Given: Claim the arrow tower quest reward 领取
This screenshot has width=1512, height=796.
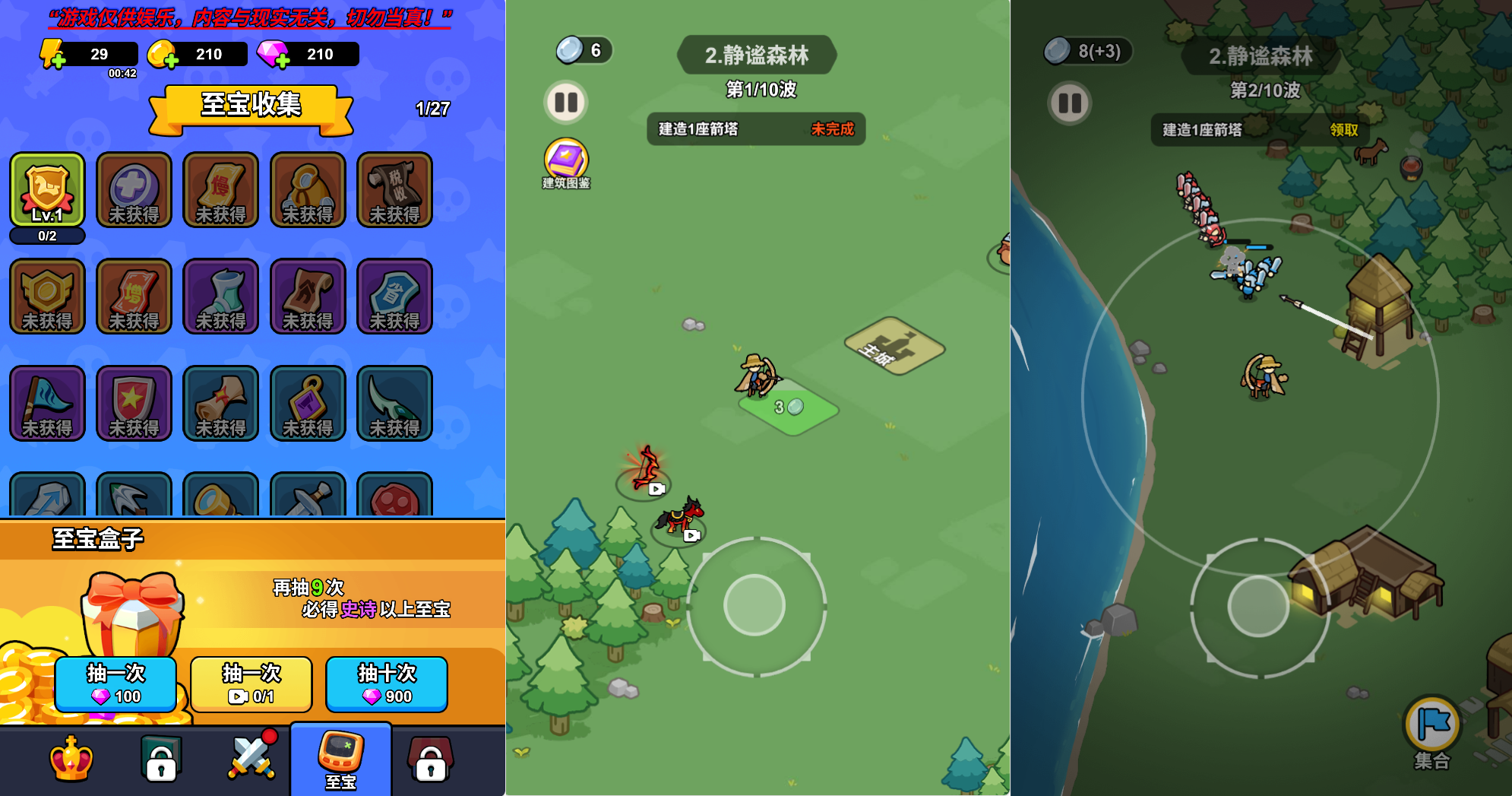Looking at the screenshot, I should click(1343, 130).
